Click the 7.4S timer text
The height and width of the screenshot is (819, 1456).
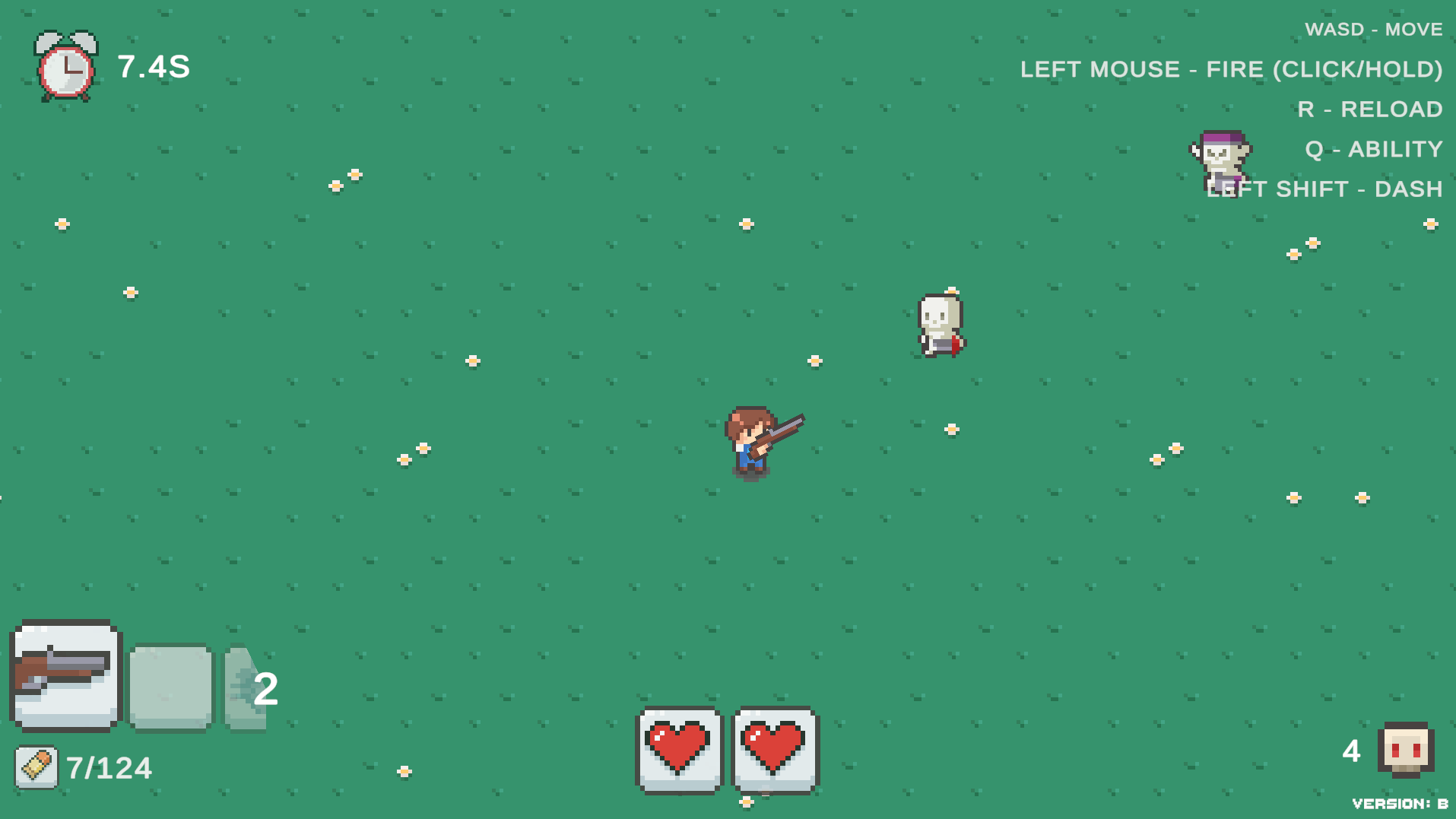point(152,68)
